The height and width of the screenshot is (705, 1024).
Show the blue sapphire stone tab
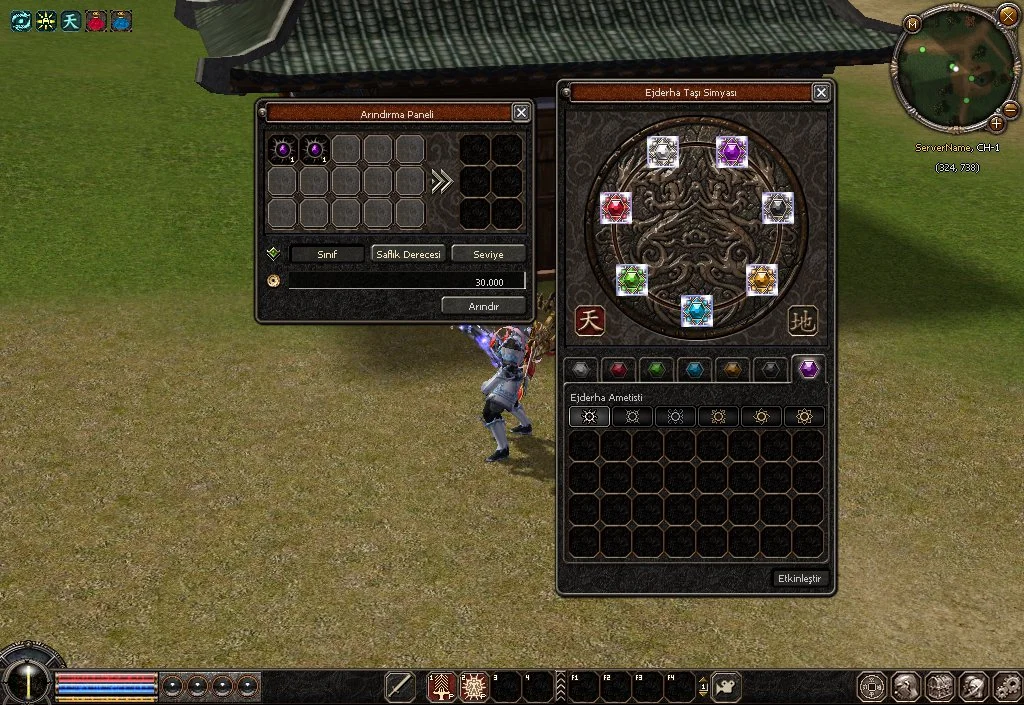[x=694, y=369]
